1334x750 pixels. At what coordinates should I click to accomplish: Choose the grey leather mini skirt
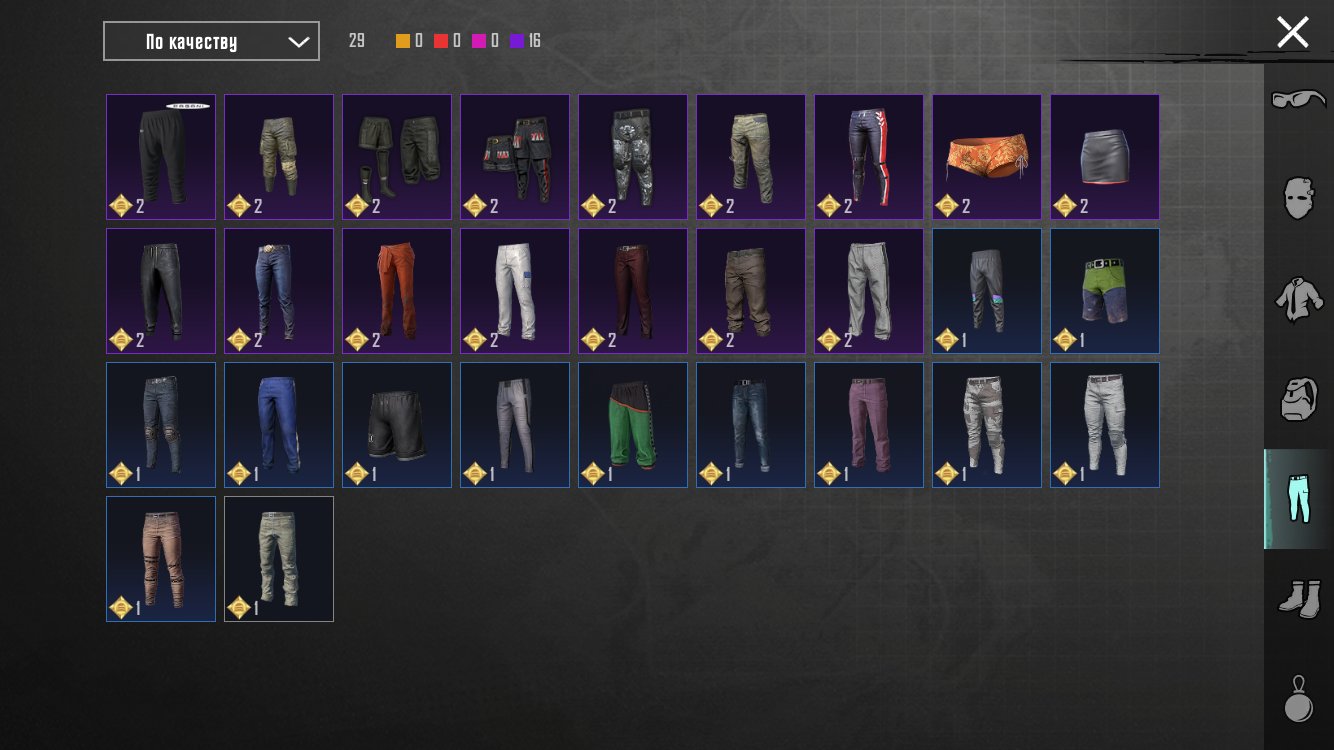click(x=1105, y=157)
